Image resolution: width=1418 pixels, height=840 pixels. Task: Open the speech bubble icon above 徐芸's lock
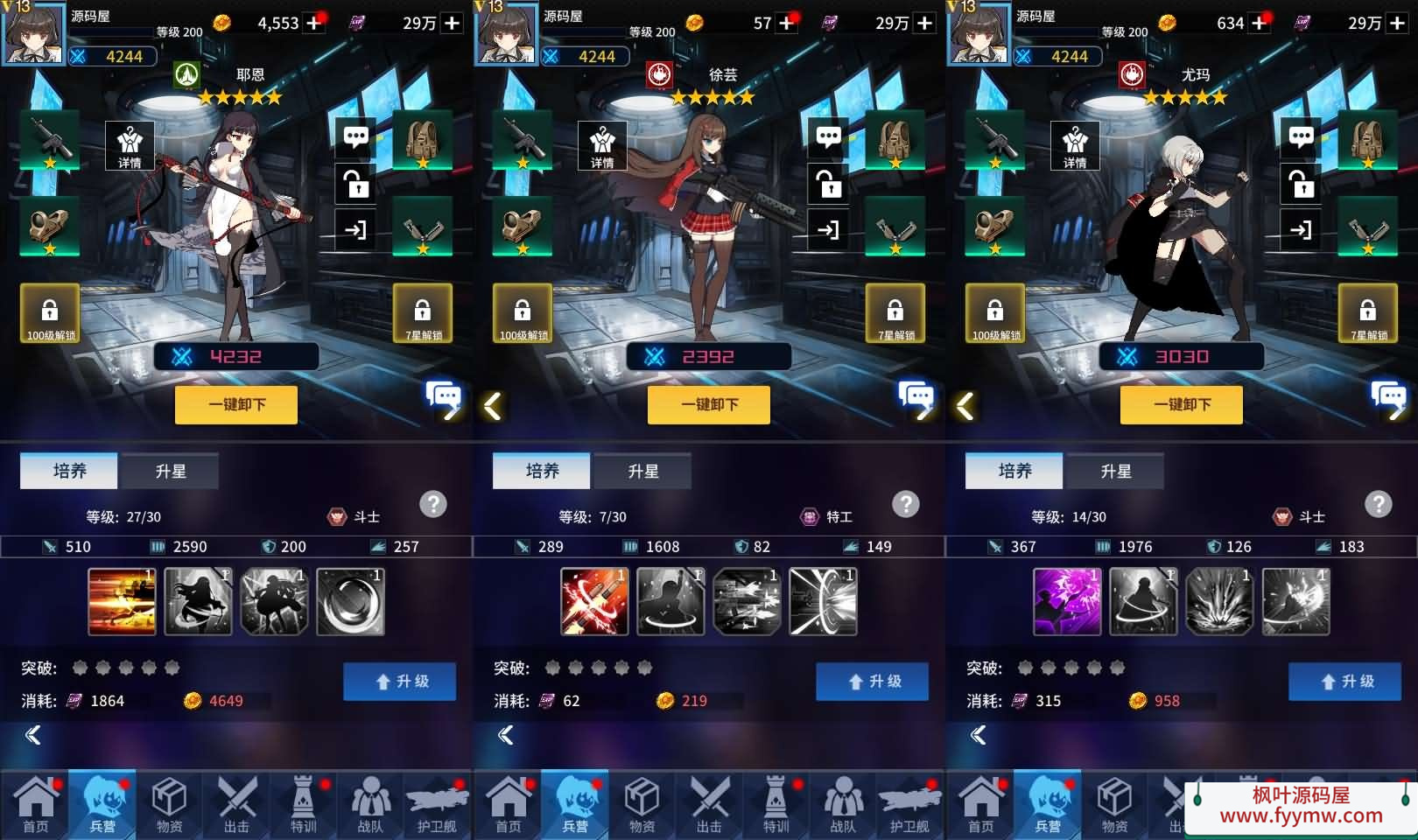click(828, 137)
